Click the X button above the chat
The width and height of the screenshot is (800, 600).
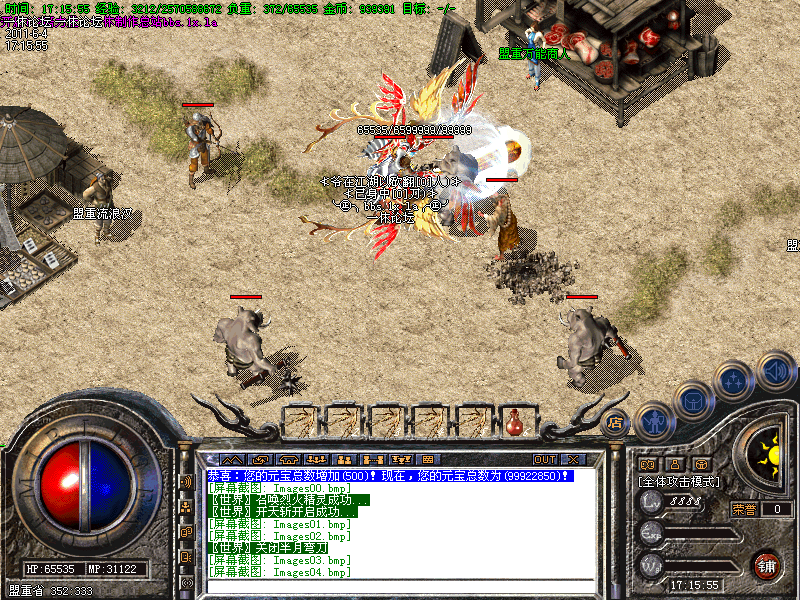(572, 459)
